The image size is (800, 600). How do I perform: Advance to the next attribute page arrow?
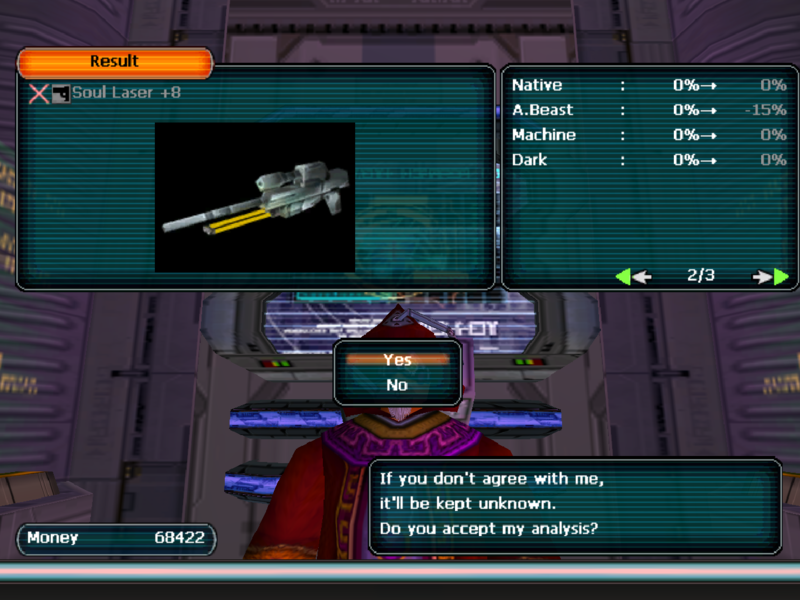(772, 277)
